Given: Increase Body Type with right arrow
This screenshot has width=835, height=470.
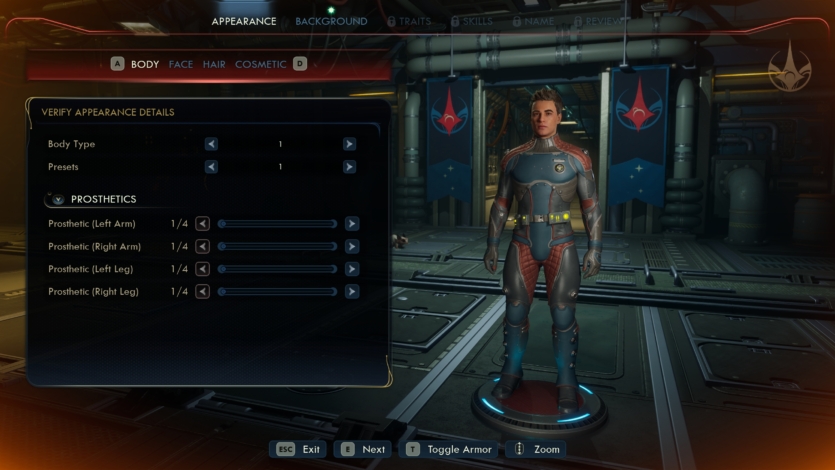Looking at the screenshot, I should click(x=349, y=144).
